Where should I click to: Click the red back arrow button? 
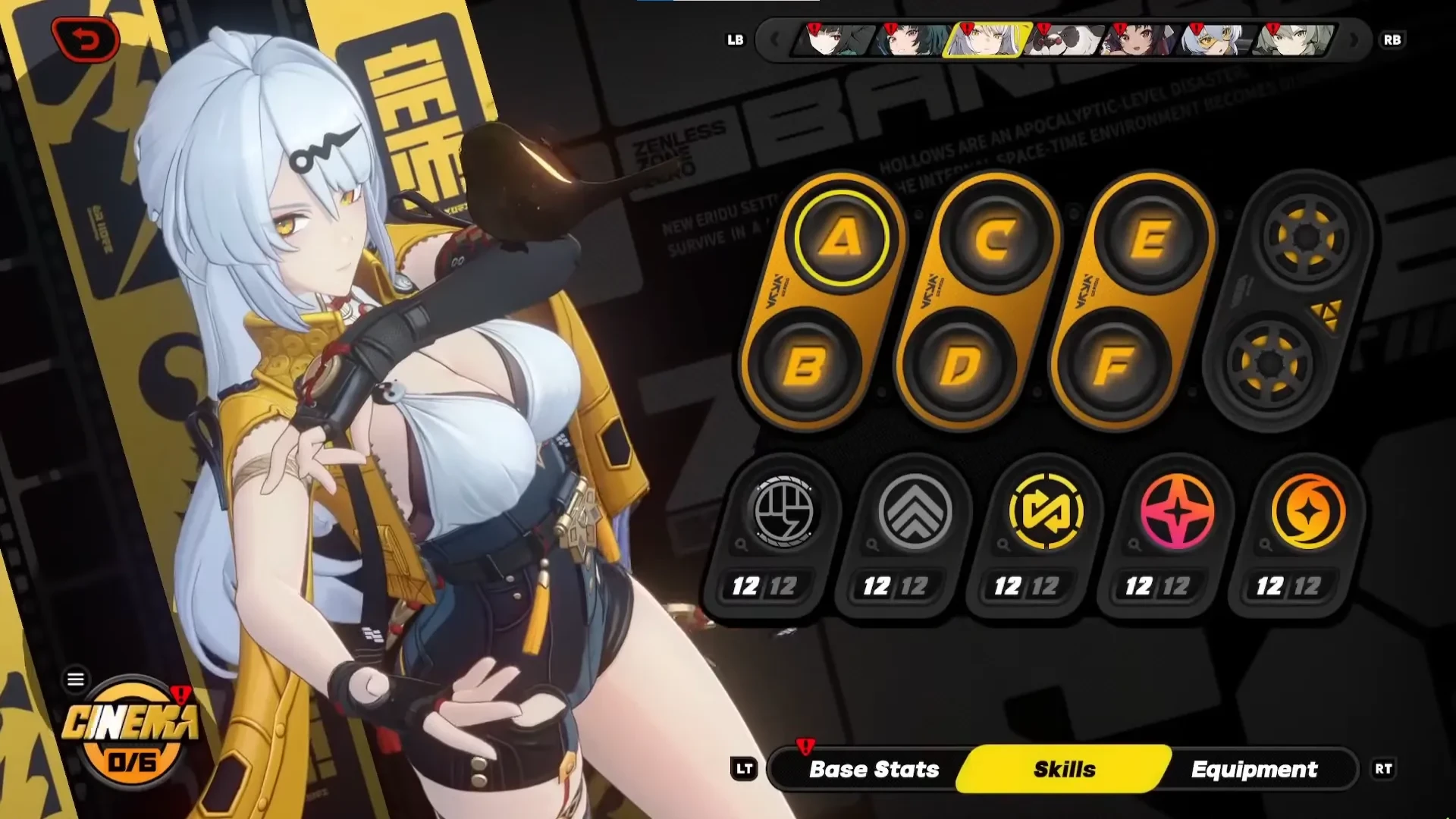point(86,39)
